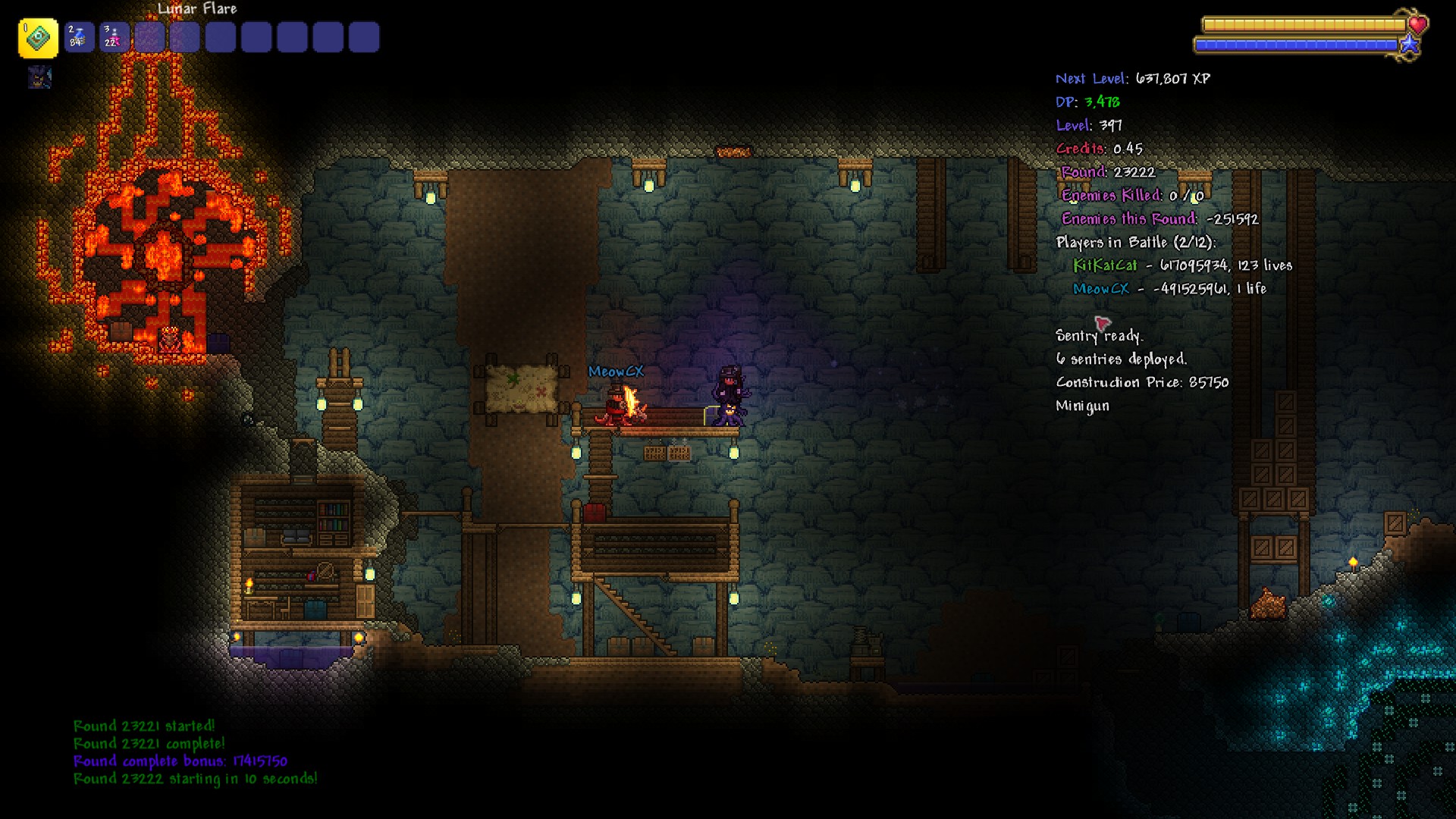Viewport: 1456px width, 819px height.
Task: Select the Lunar Flare spell tome slot
Action: (x=38, y=38)
